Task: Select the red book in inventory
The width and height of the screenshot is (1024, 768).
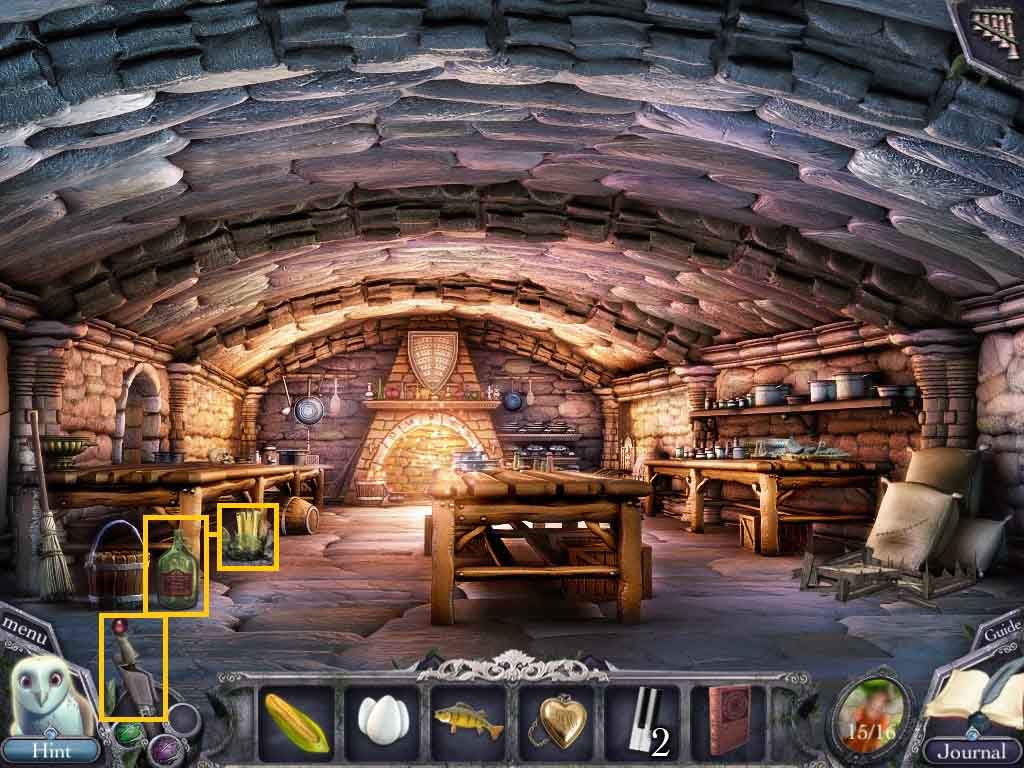Action: click(x=727, y=722)
